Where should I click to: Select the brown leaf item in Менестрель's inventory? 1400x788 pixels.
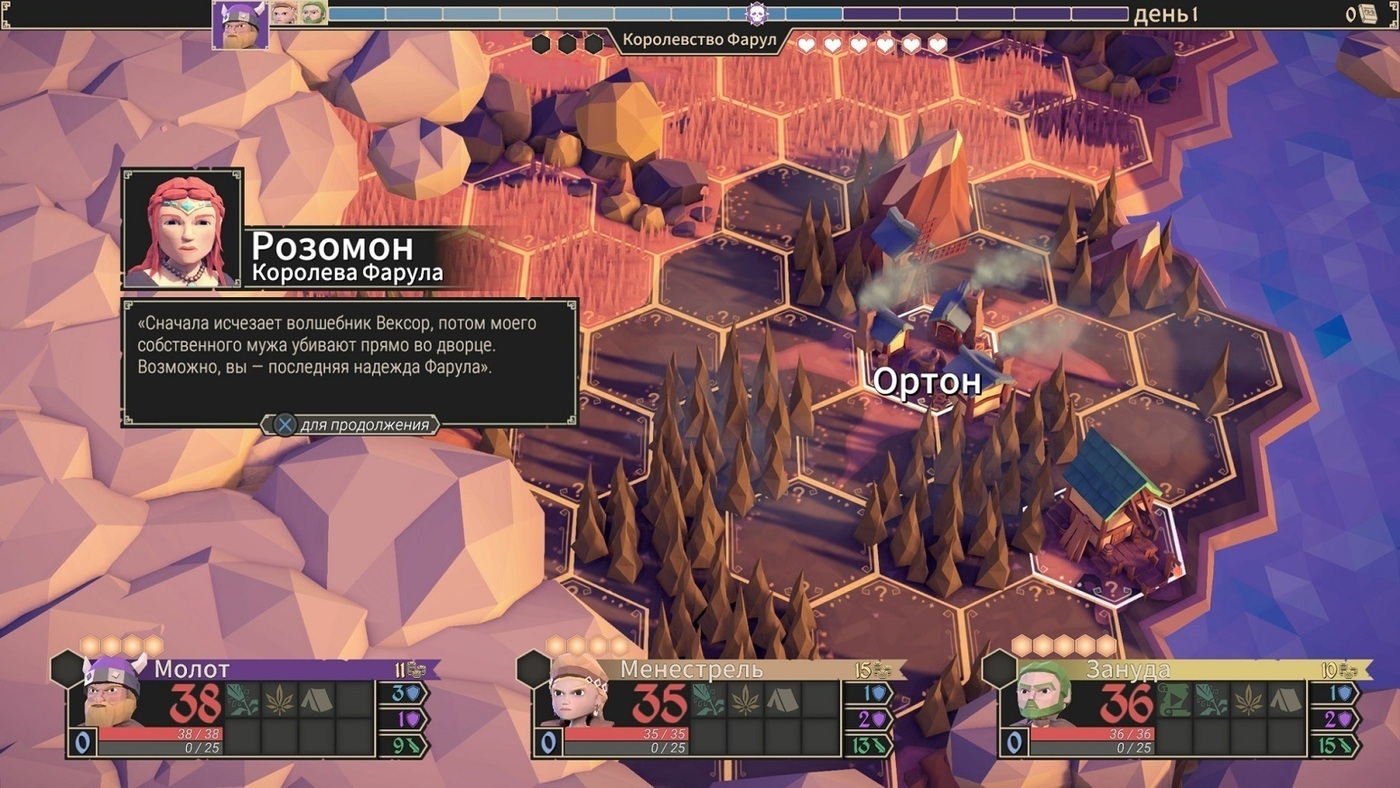coord(746,700)
